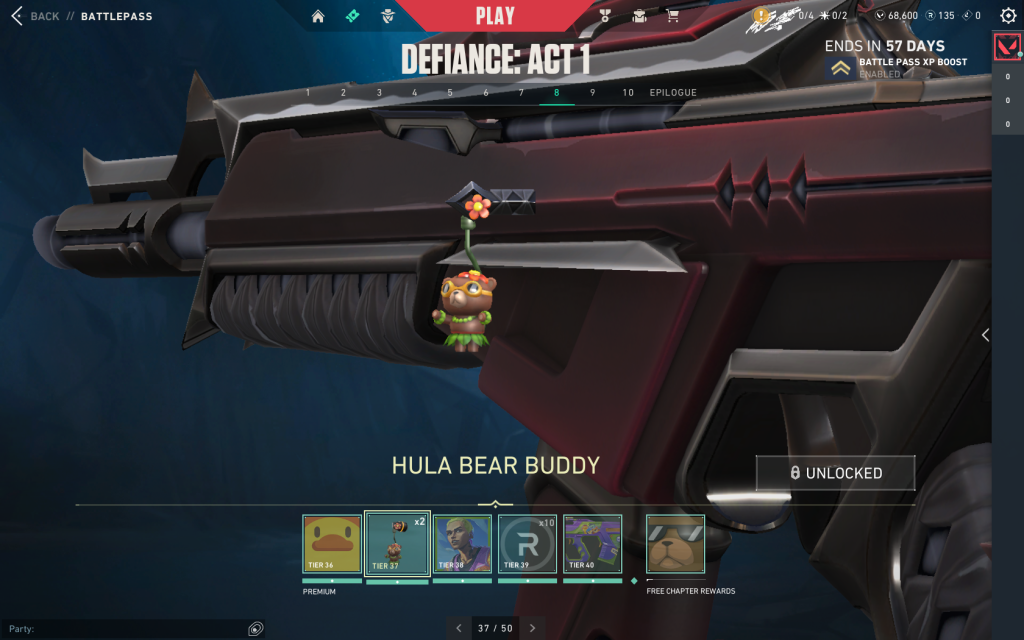This screenshot has height=640, width=1024.
Task: Open the store shopping cart icon
Action: tap(672, 16)
